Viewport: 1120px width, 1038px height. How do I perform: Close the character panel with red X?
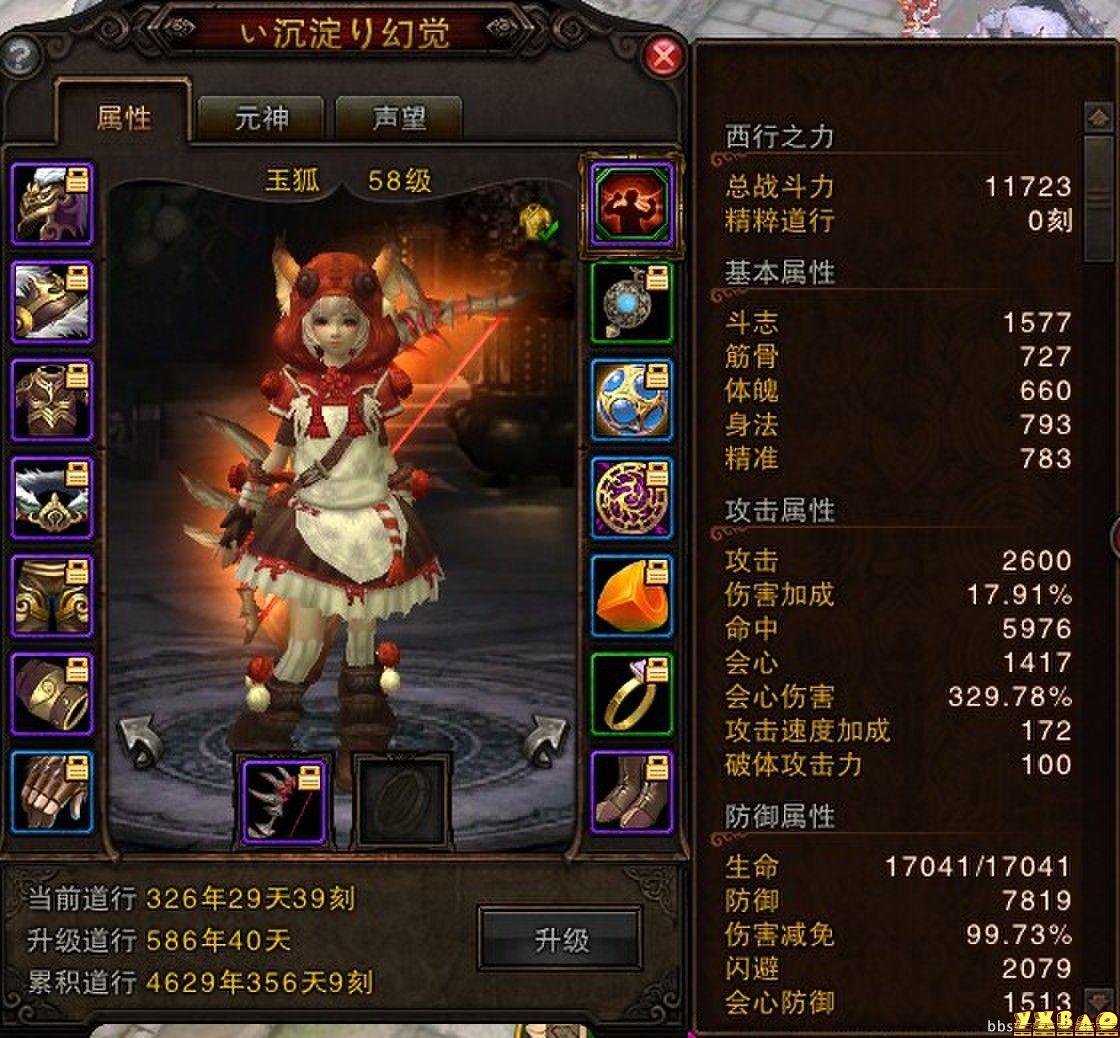[x=663, y=57]
